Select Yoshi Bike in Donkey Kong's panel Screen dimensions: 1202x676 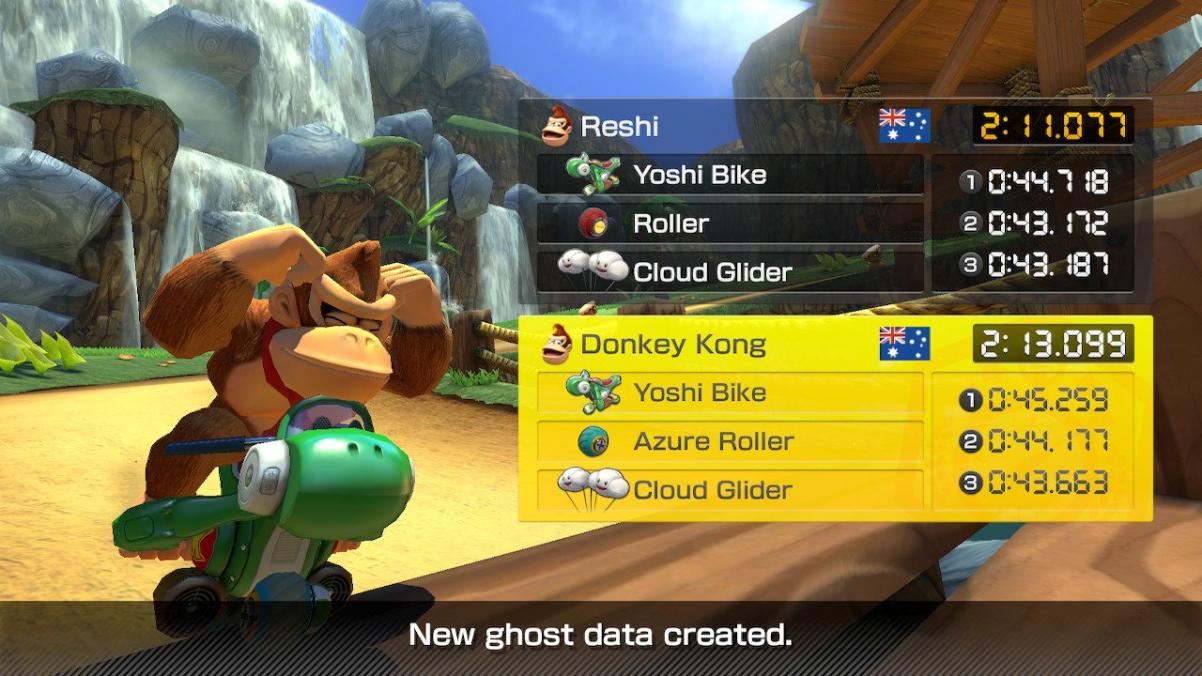click(x=729, y=393)
